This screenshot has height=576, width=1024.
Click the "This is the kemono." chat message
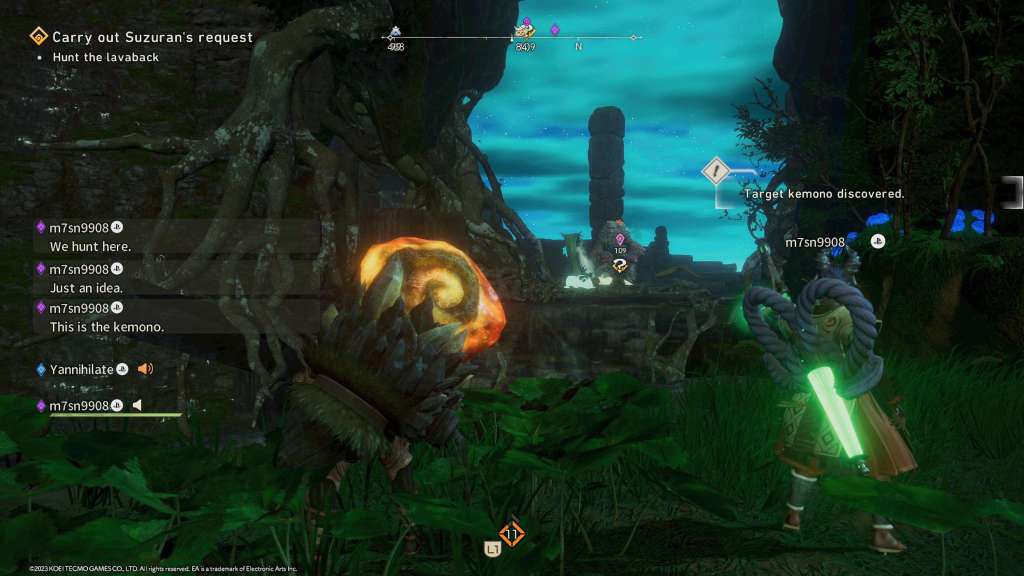click(107, 327)
